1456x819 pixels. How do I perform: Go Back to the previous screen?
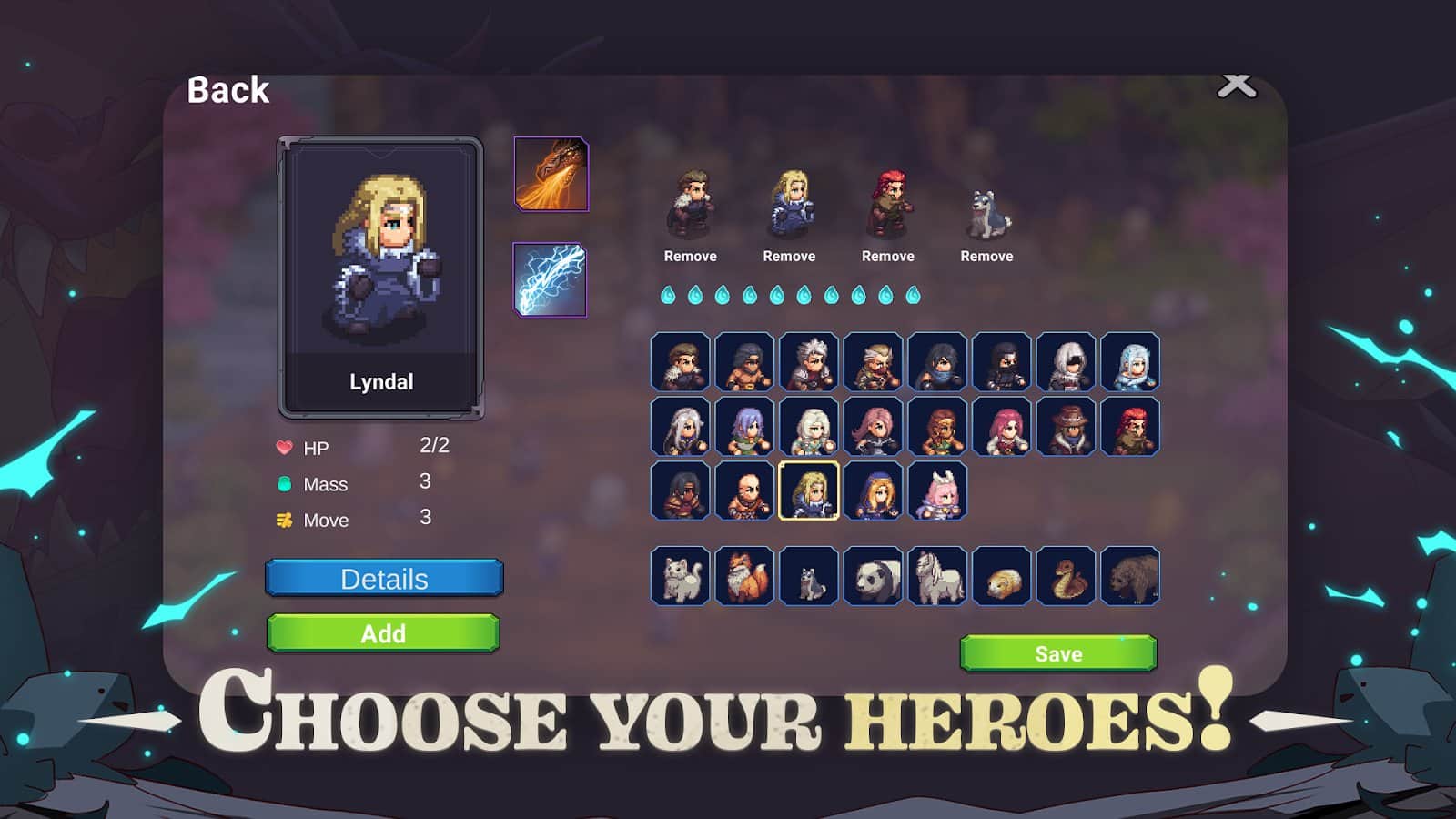point(227,89)
